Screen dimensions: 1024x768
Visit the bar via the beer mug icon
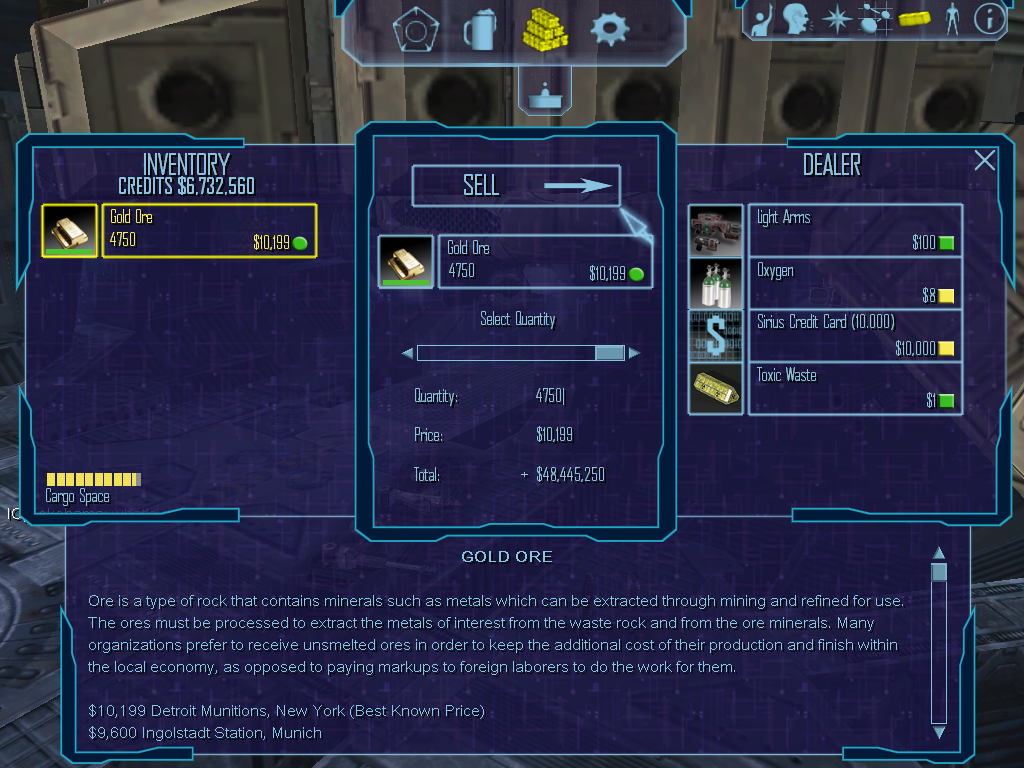click(479, 30)
